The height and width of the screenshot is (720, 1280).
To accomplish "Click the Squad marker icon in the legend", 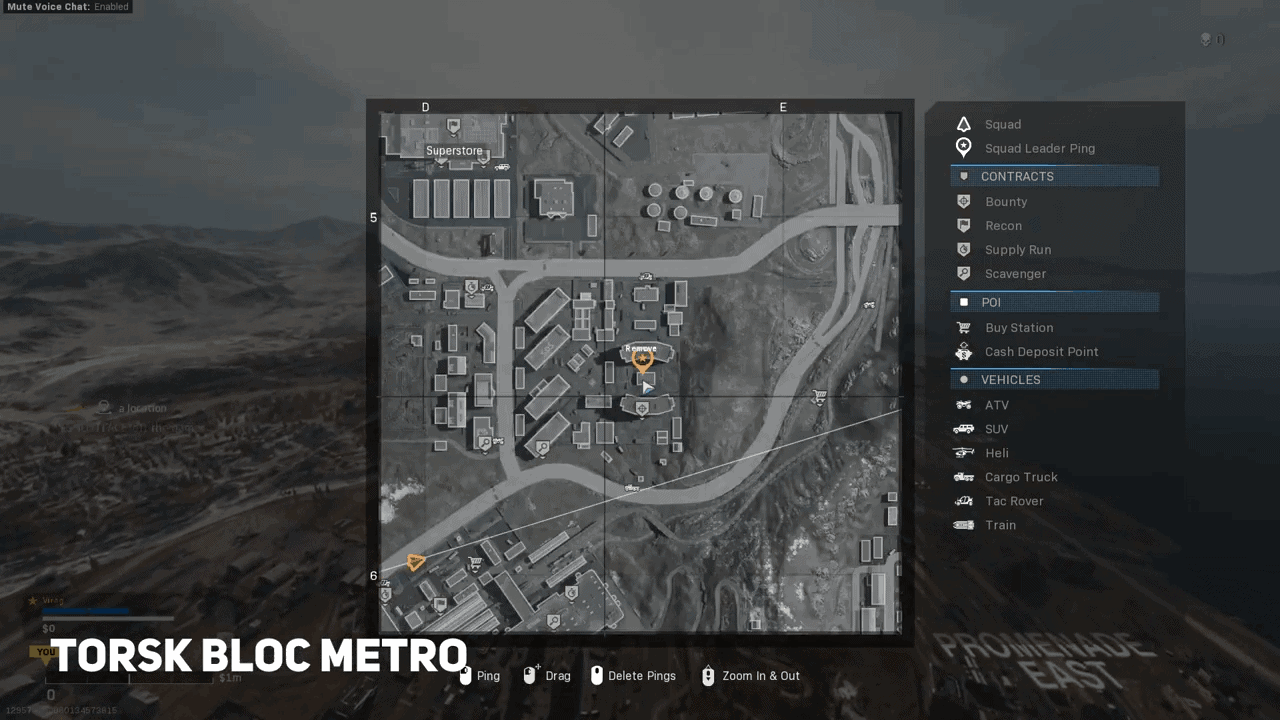I will (963, 123).
